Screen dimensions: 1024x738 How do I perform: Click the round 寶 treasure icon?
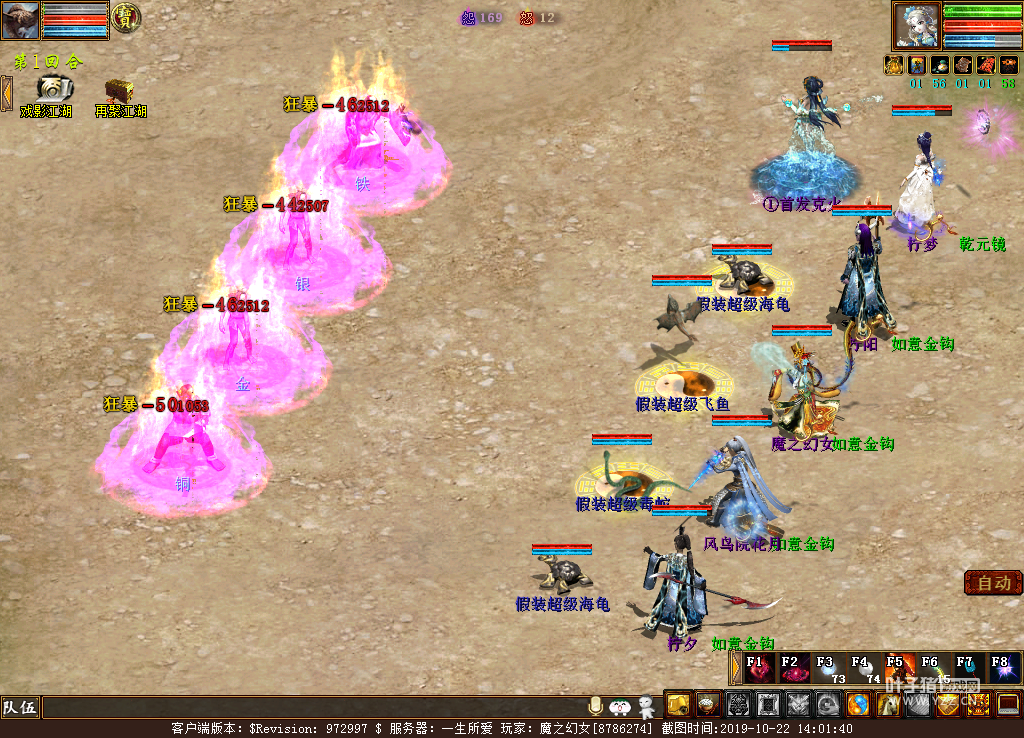(126, 17)
